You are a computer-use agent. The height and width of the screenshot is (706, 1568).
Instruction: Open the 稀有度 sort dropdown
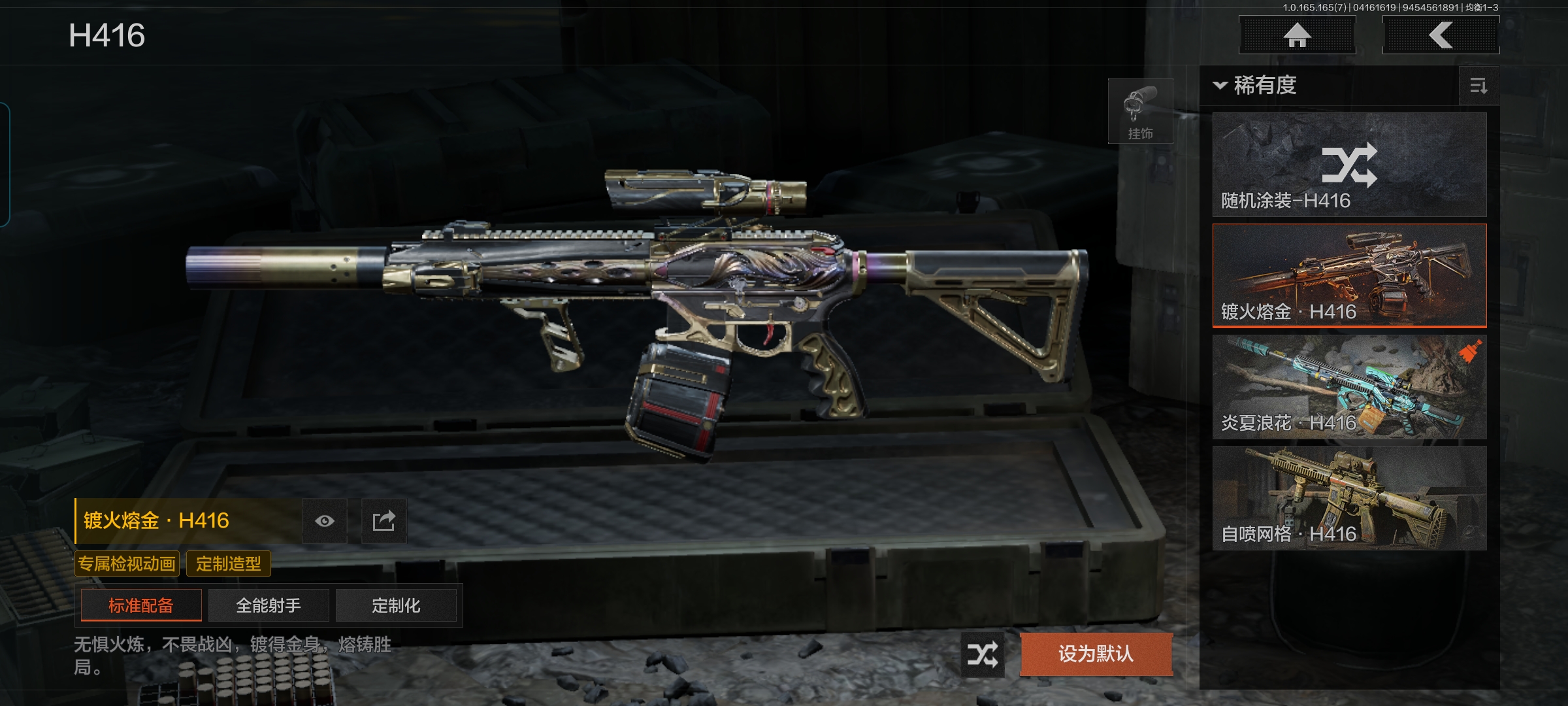[x=1256, y=86]
